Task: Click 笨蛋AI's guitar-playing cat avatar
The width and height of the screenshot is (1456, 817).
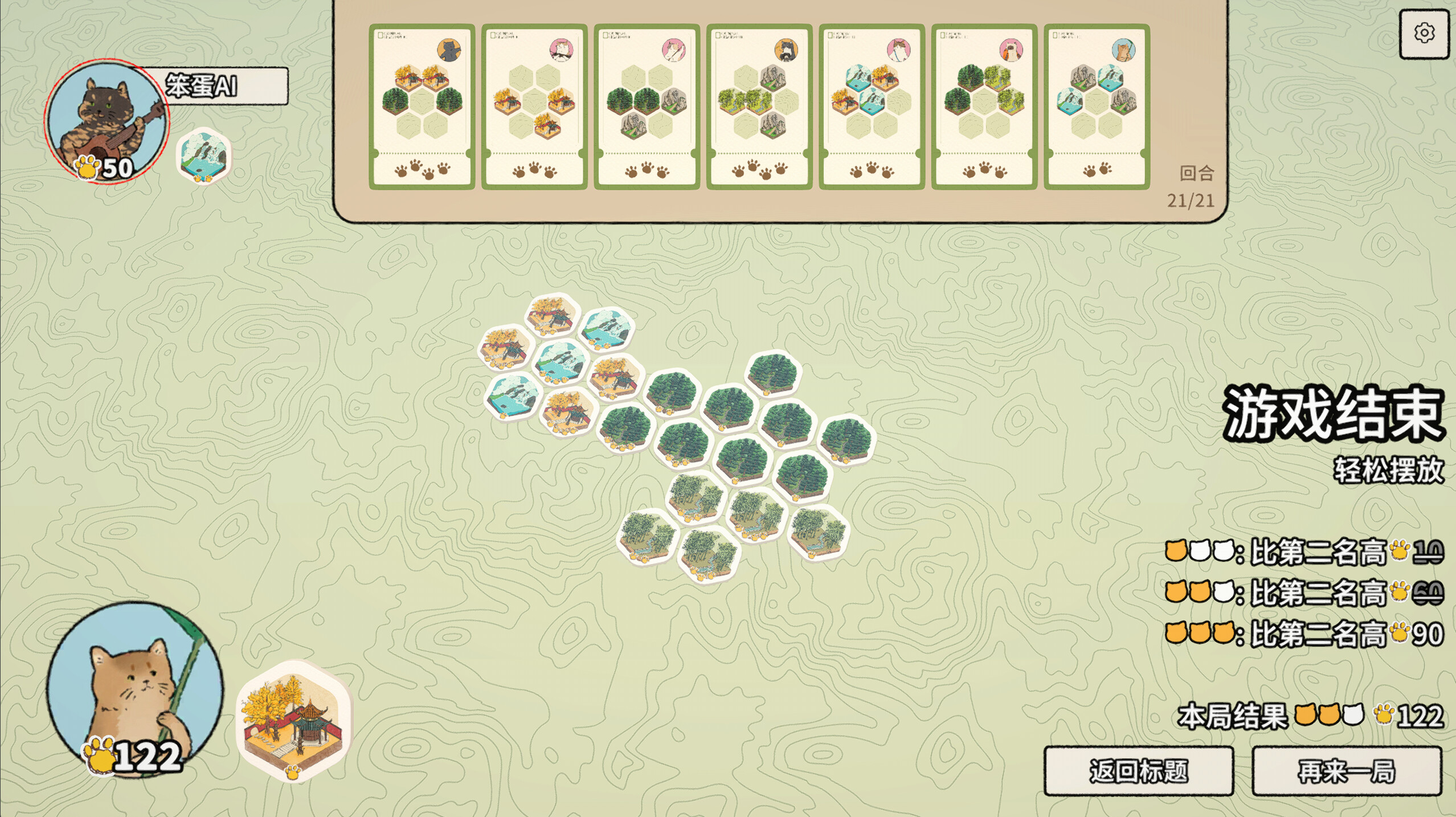Action: (105, 117)
